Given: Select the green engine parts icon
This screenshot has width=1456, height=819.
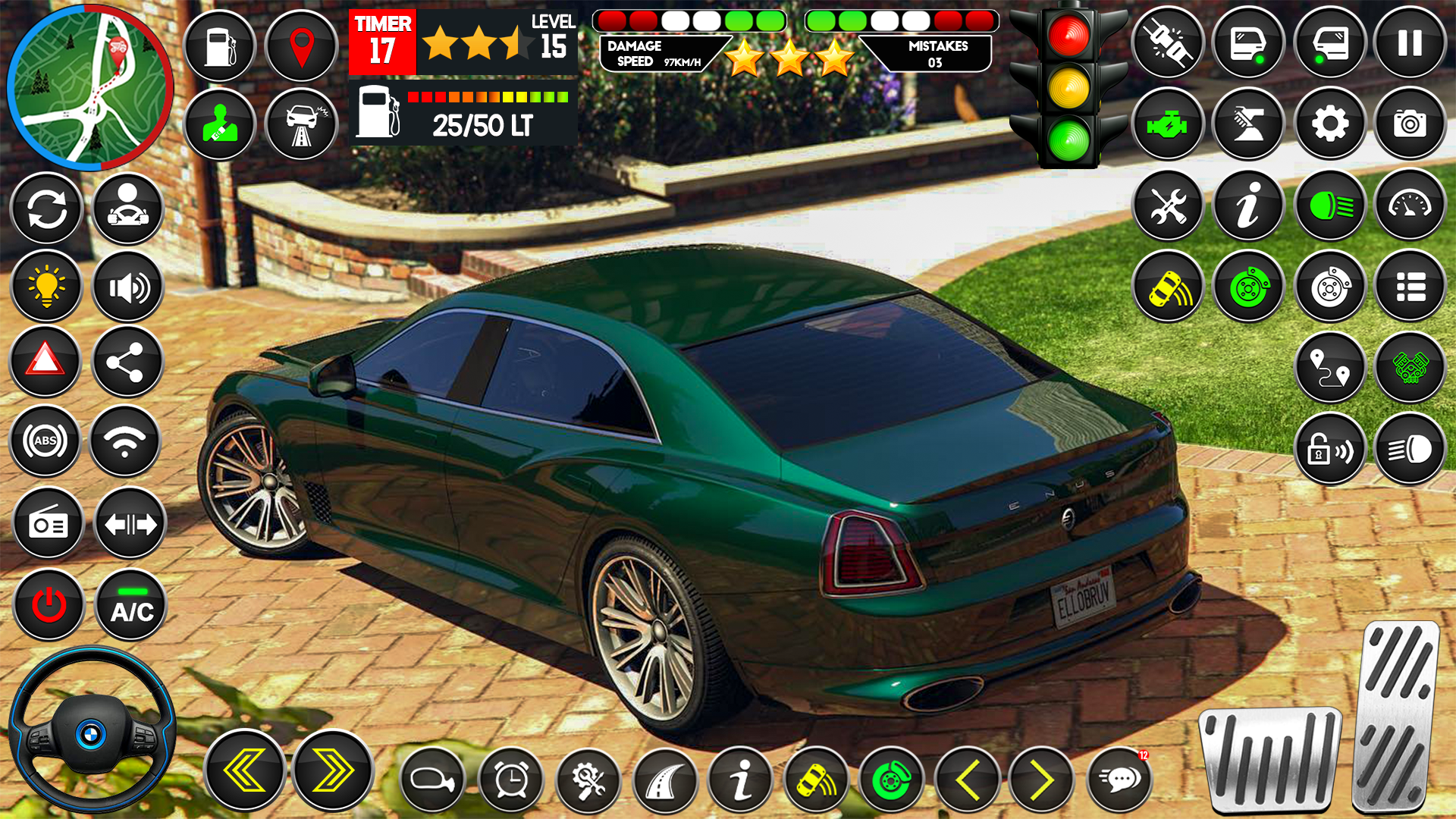Looking at the screenshot, I should click(x=1409, y=367).
